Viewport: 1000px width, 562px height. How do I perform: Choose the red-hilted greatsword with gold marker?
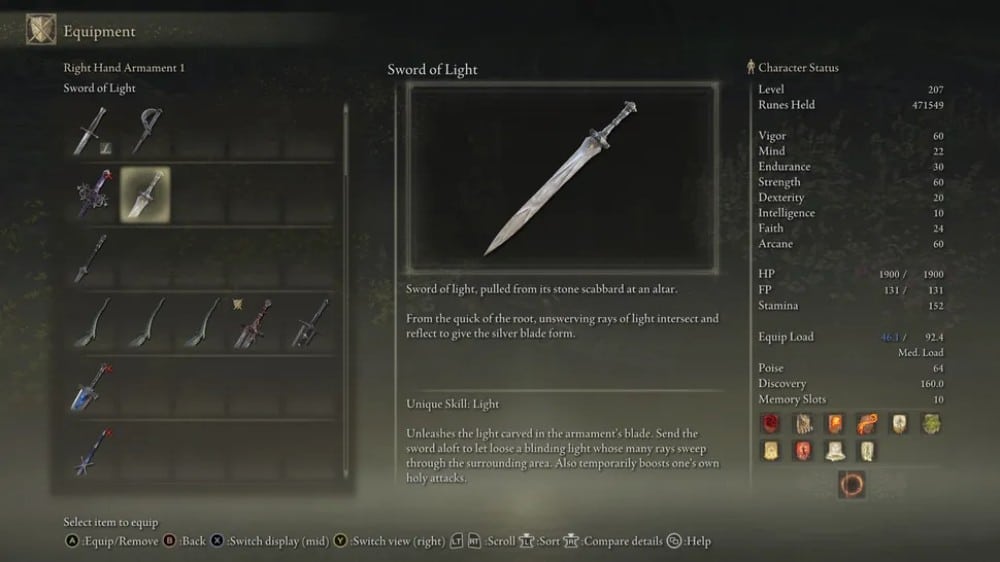pos(253,324)
